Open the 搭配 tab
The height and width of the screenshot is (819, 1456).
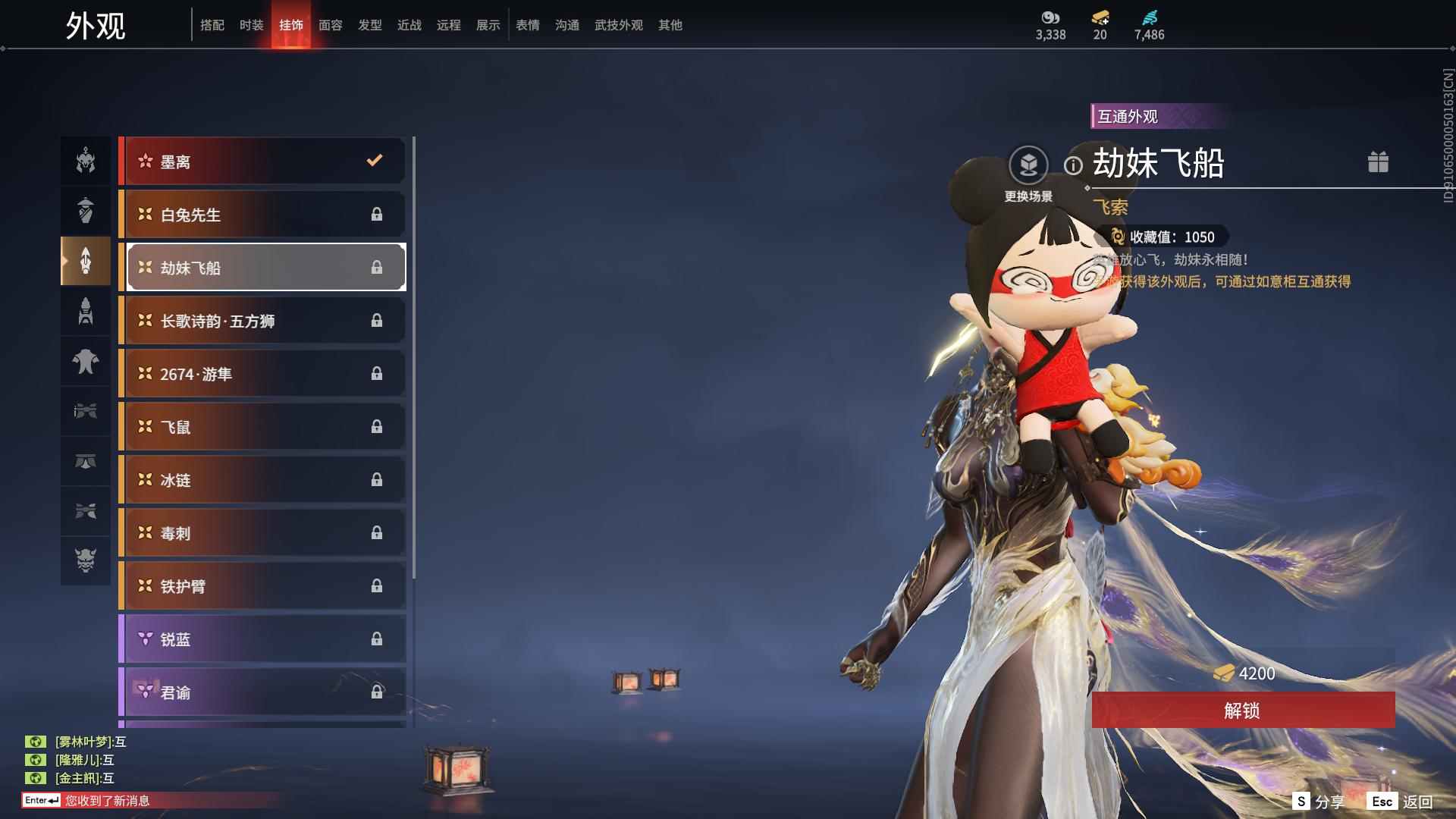click(x=212, y=25)
